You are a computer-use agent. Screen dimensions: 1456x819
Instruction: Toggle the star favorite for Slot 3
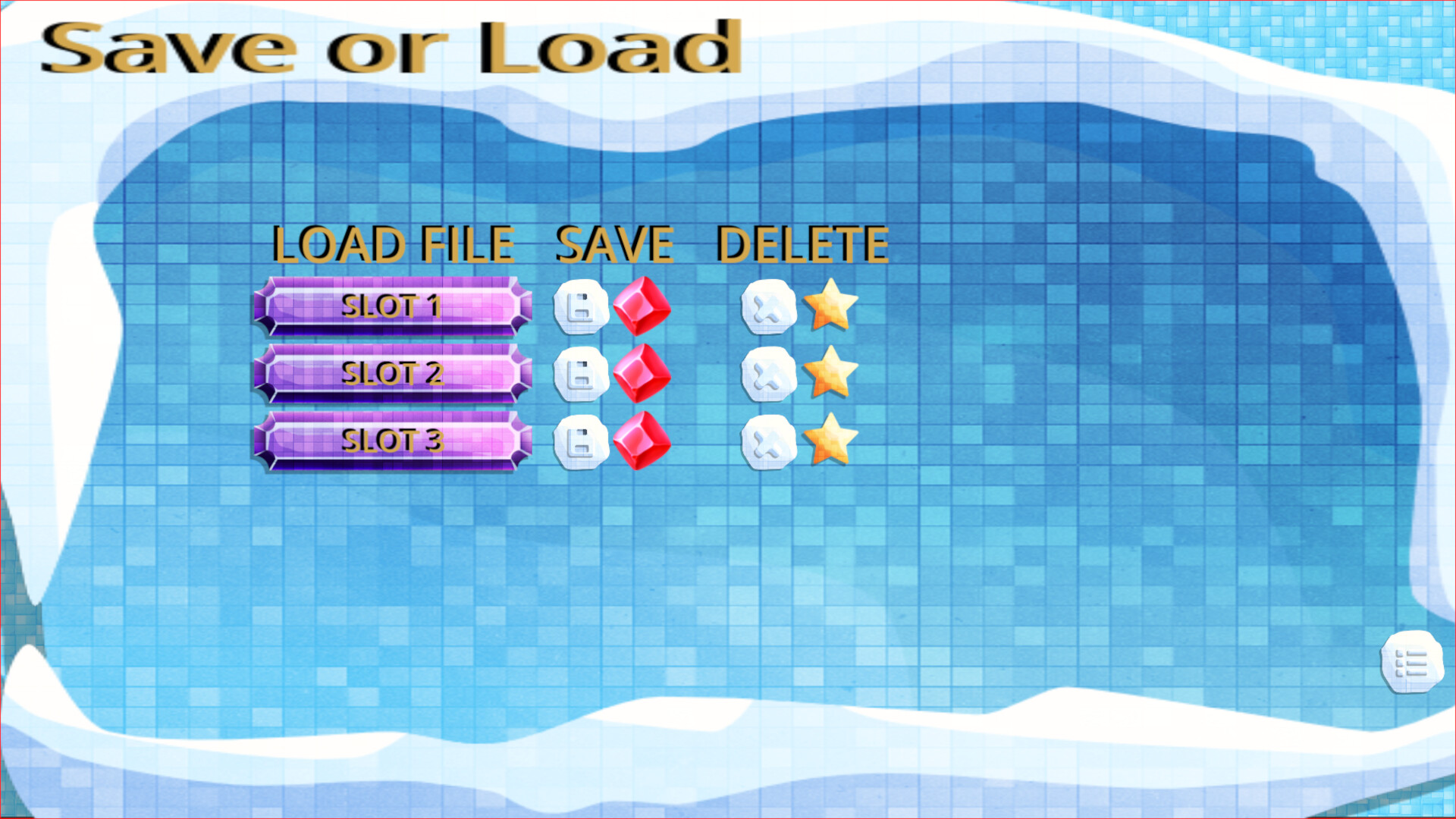(x=830, y=438)
